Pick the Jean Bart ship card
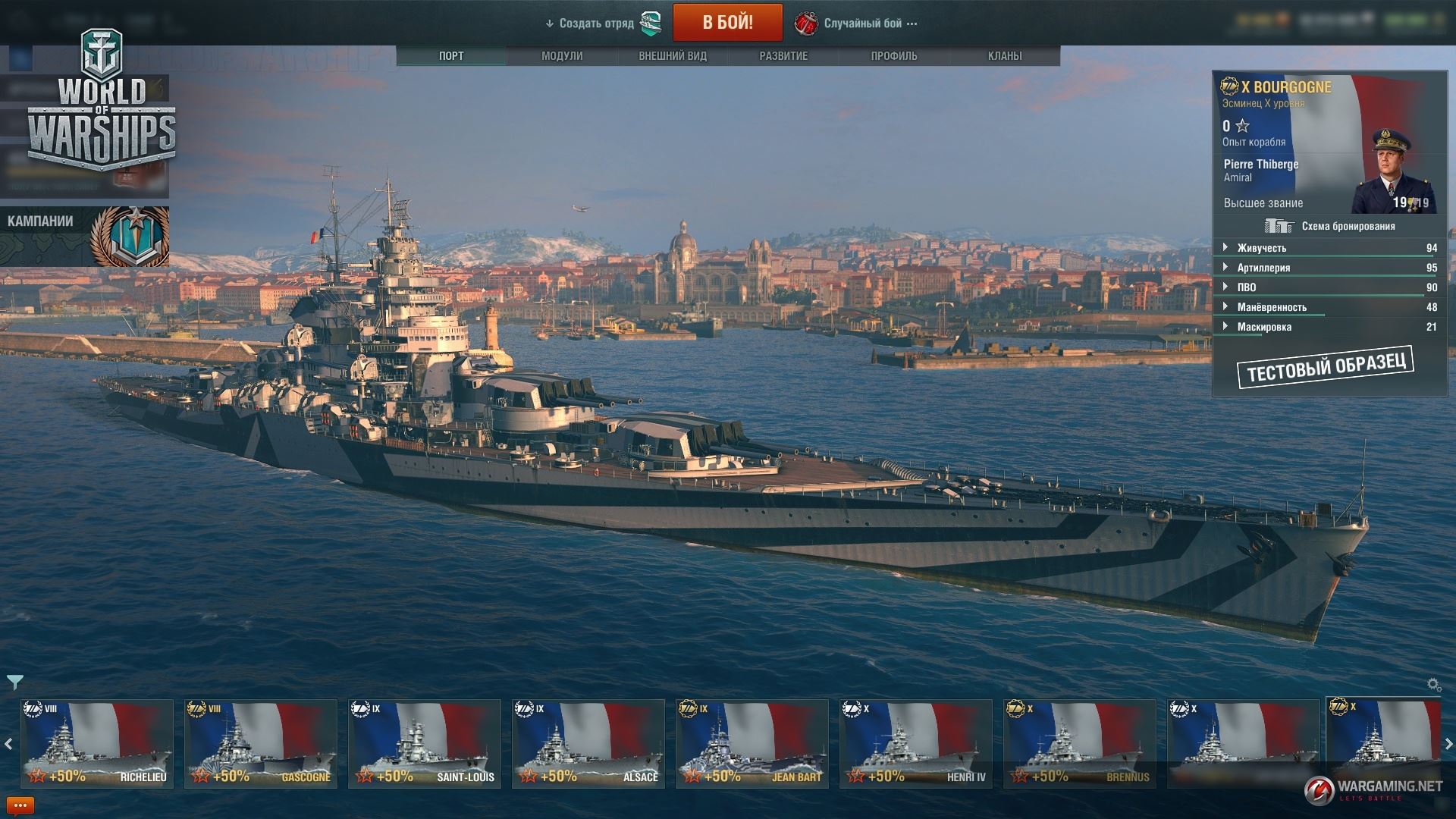 point(752,743)
